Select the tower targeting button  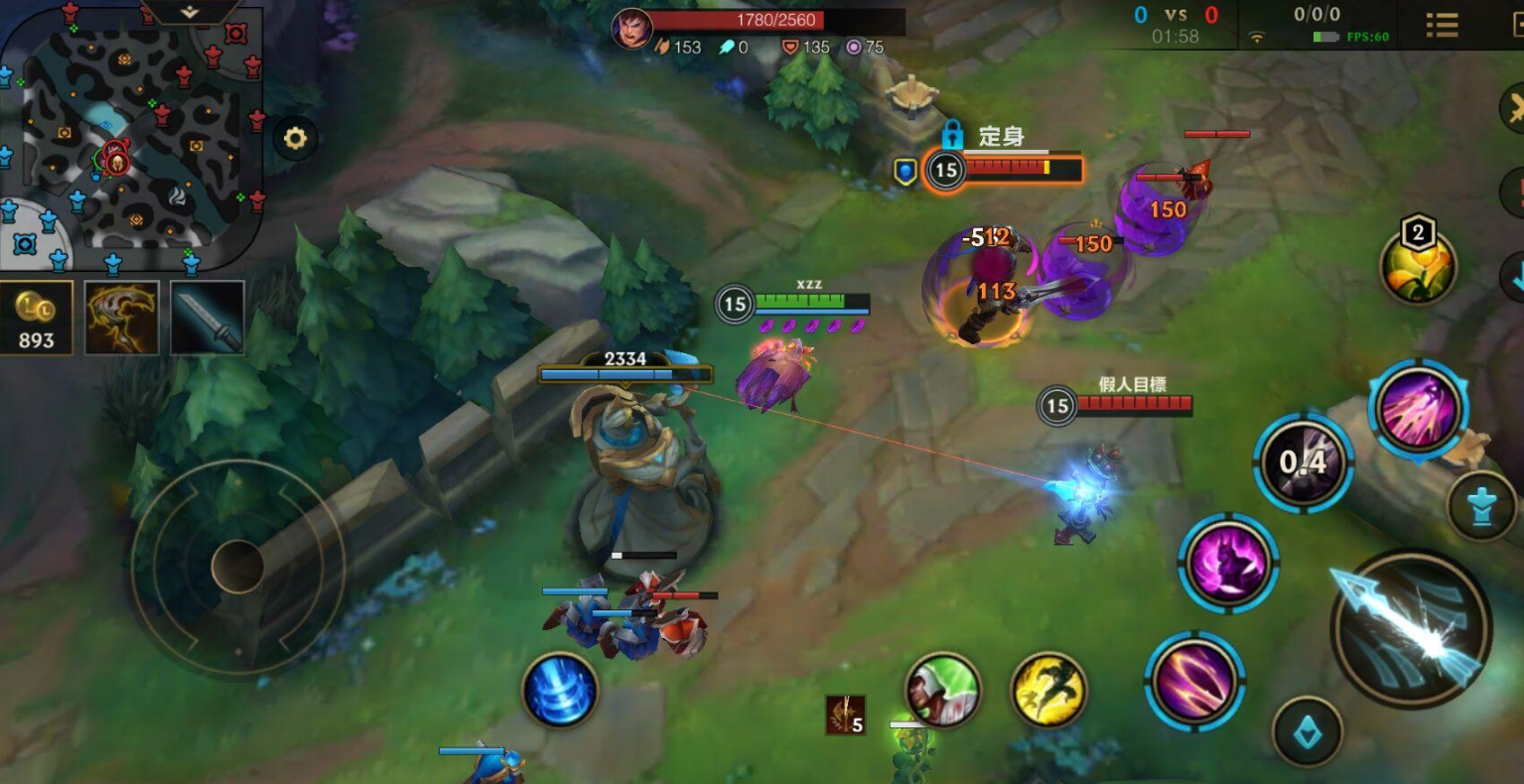(1480, 506)
